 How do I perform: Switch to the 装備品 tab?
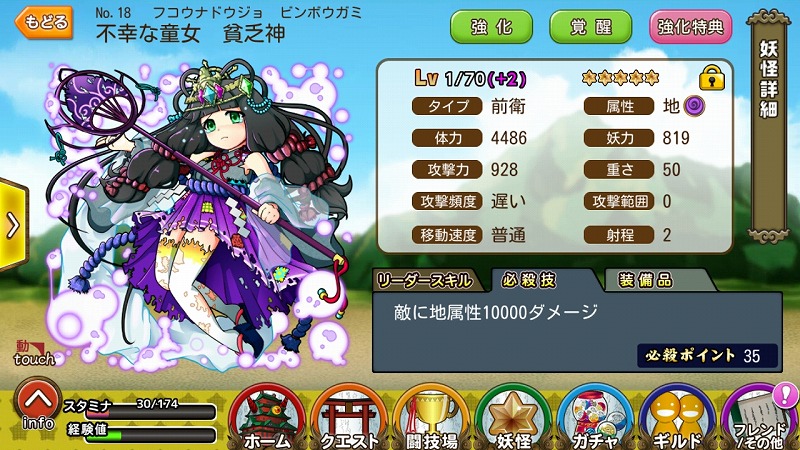click(x=645, y=279)
